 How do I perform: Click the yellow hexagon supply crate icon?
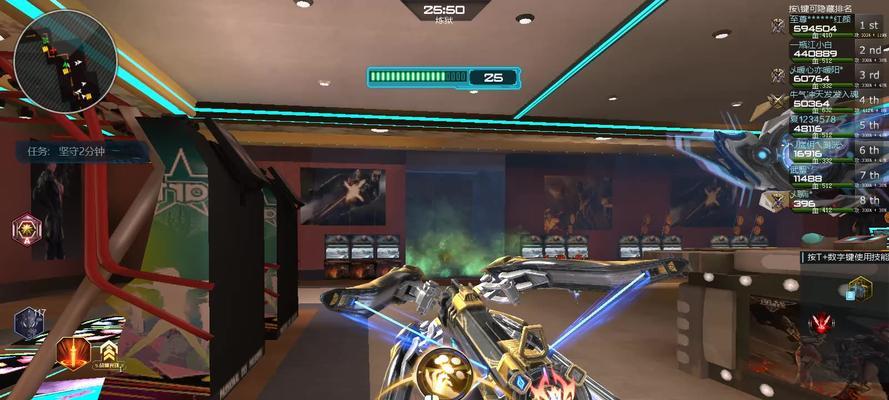(859, 290)
